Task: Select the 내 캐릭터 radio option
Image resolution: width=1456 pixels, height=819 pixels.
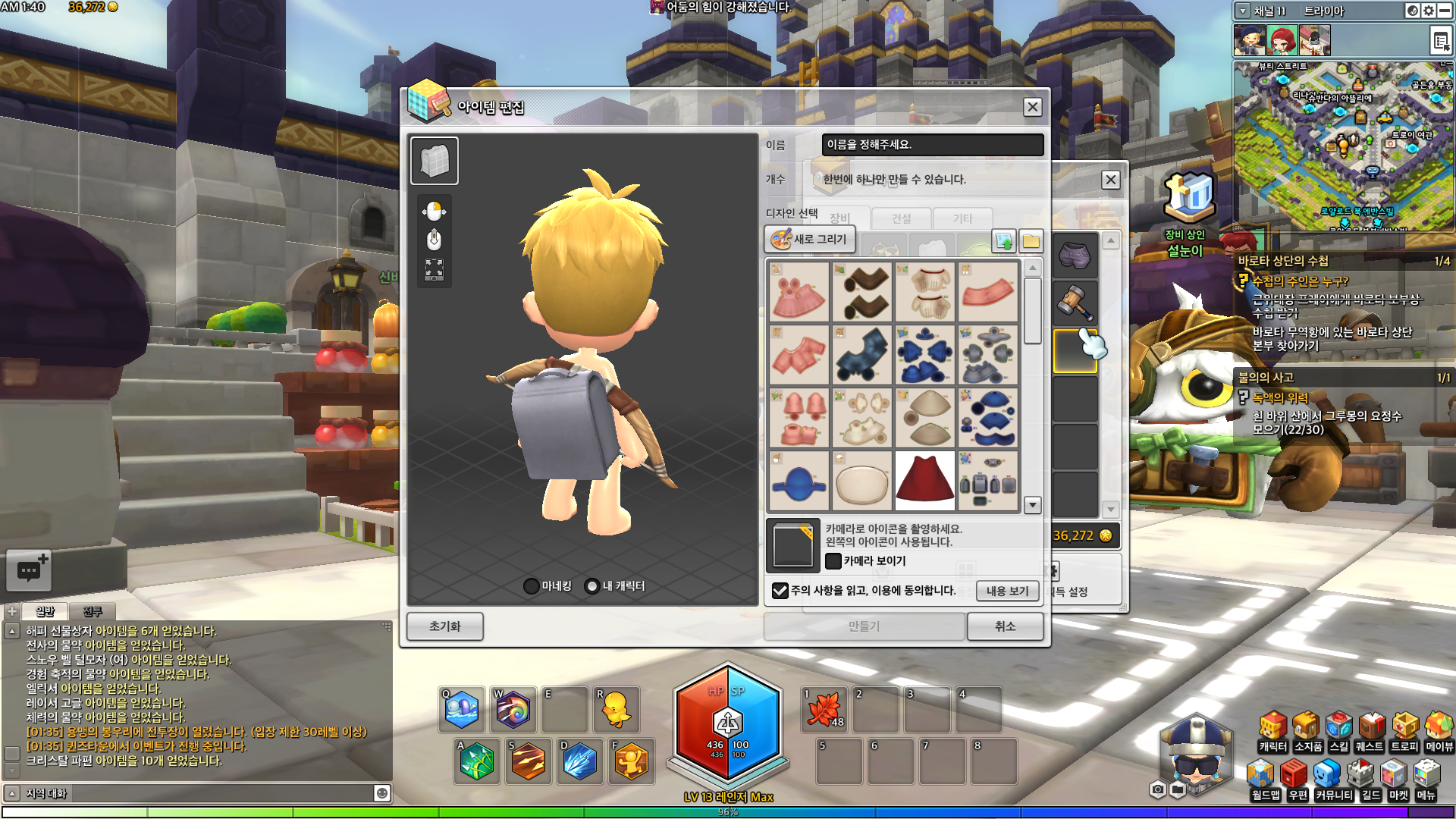Action: (592, 586)
